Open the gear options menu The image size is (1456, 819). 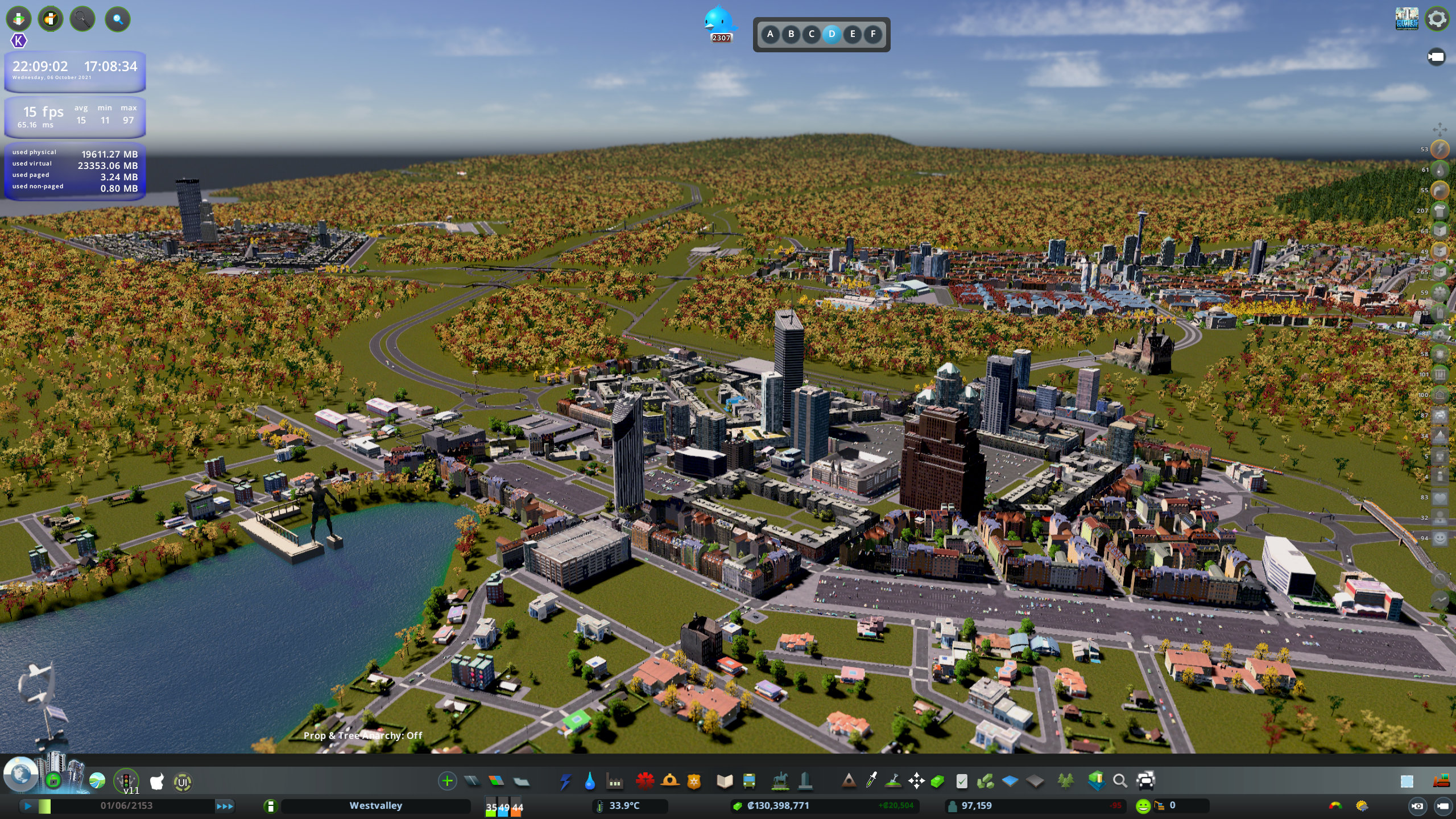(x=1437, y=19)
